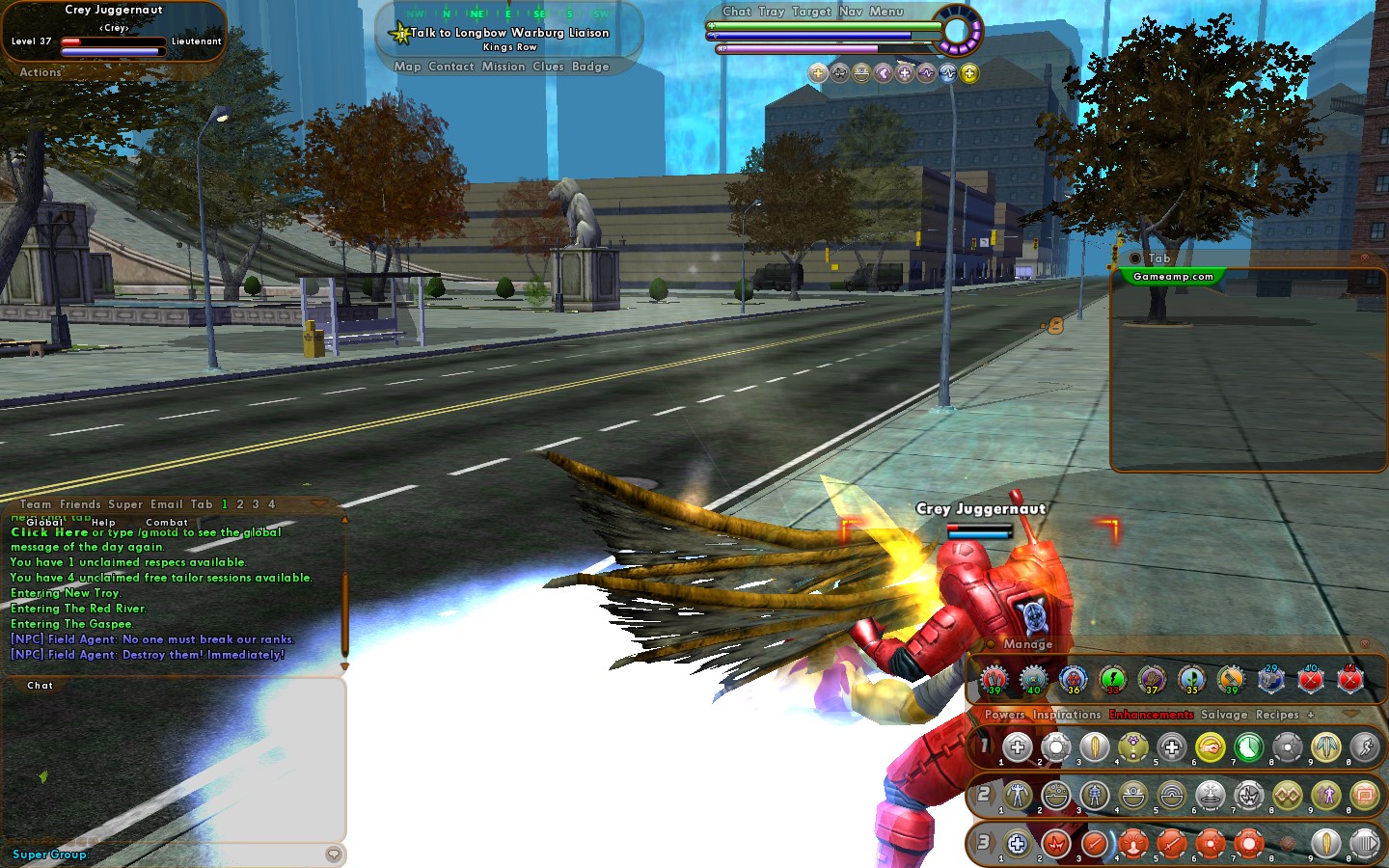Open the Map from the nav bar
1389x868 pixels.
click(407, 67)
